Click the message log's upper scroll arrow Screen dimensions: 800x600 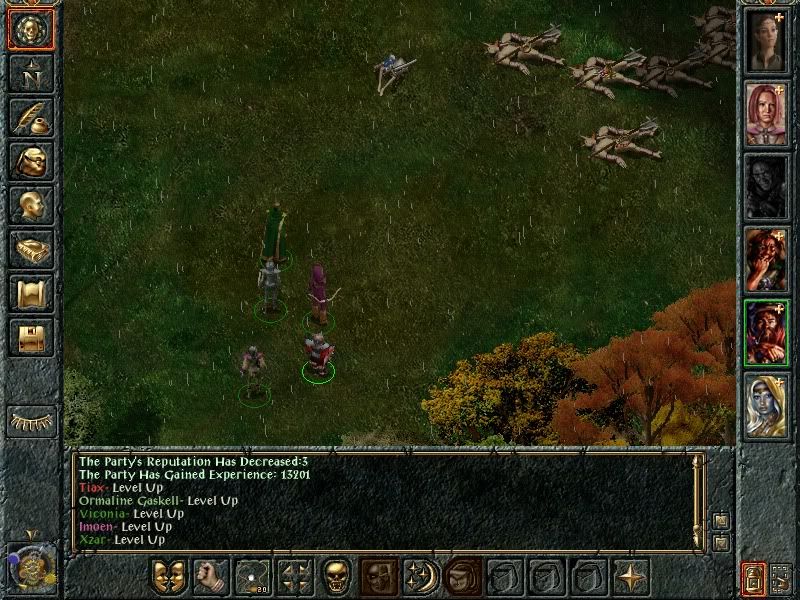coord(720,522)
